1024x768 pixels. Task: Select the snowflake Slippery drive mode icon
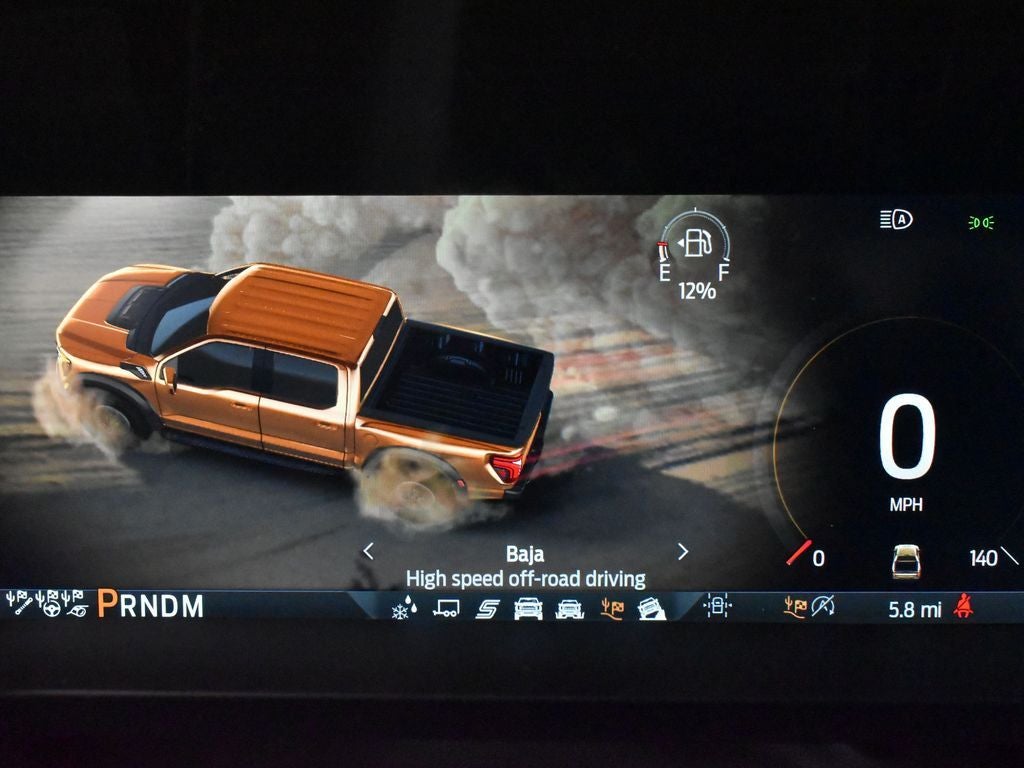[x=401, y=608]
